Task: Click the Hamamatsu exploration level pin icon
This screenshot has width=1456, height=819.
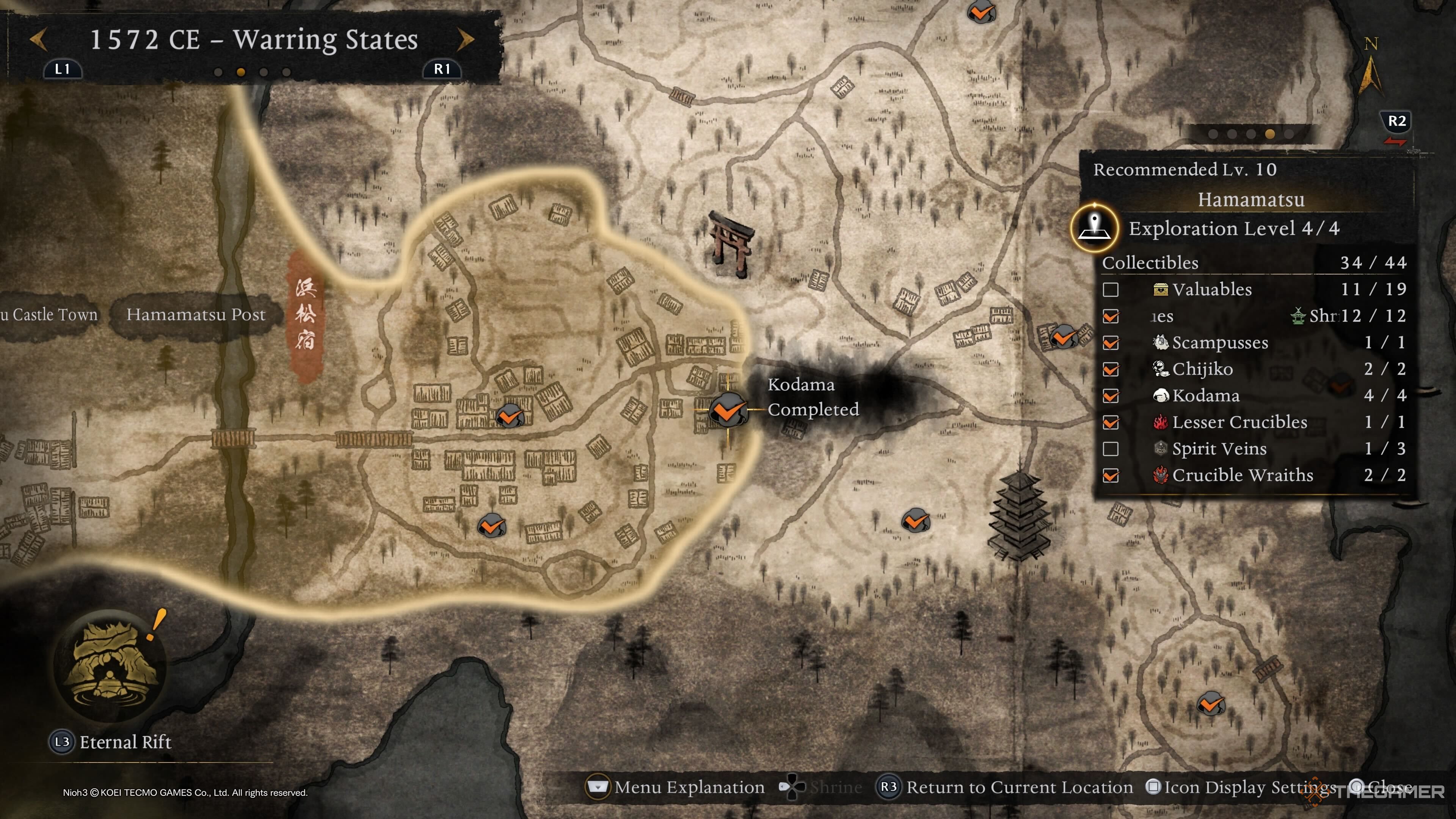Action: click(x=1095, y=228)
